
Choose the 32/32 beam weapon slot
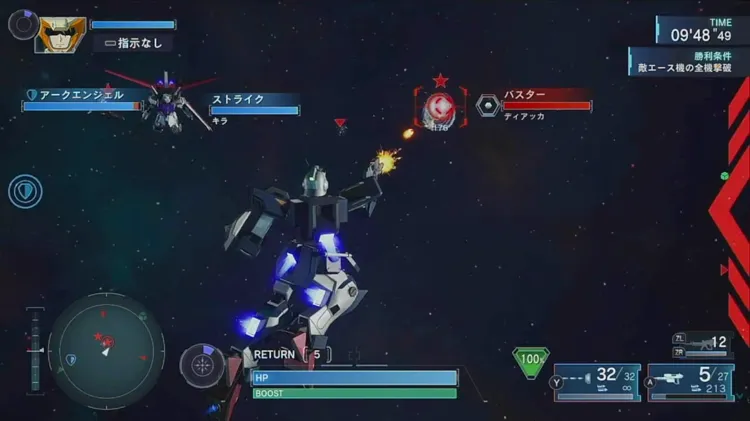[597, 381]
